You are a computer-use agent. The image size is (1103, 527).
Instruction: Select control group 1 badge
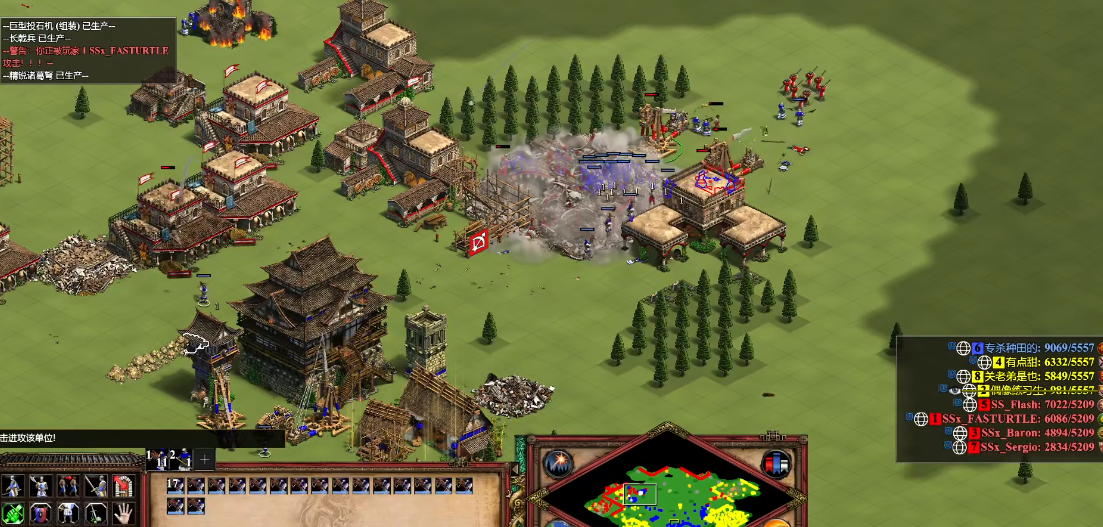159,459
